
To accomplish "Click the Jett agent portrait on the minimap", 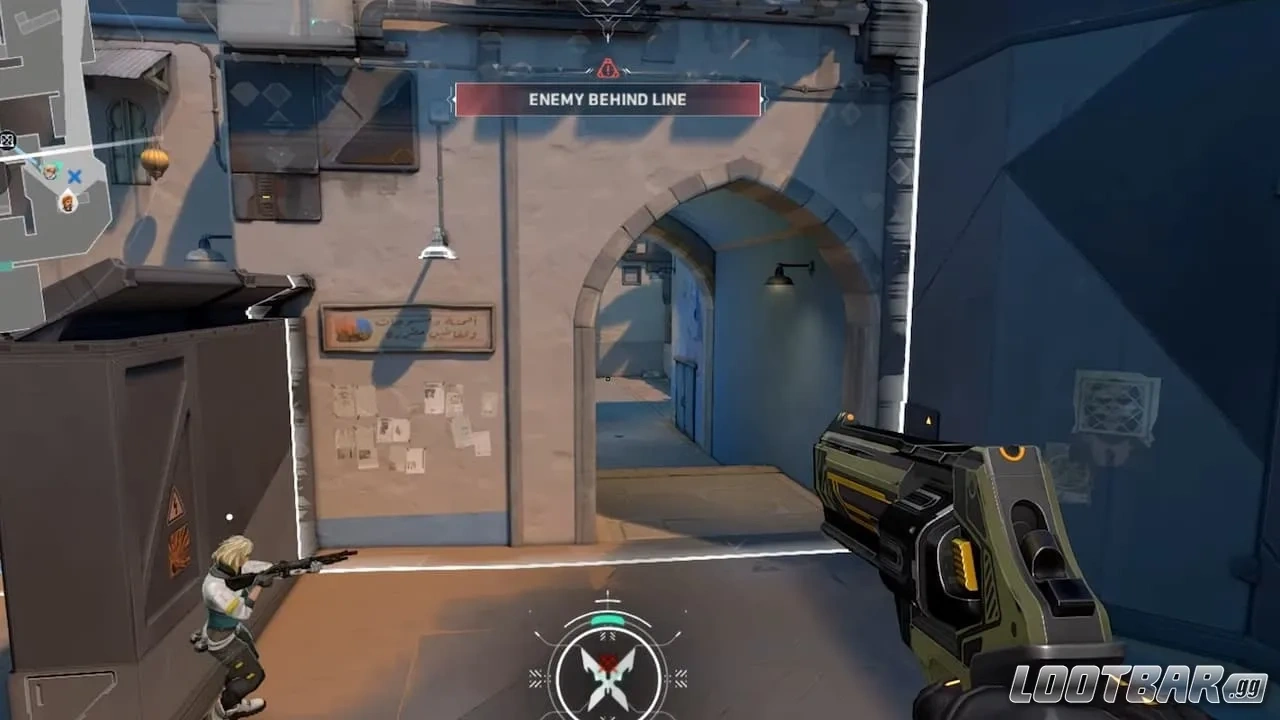I will tap(50, 172).
